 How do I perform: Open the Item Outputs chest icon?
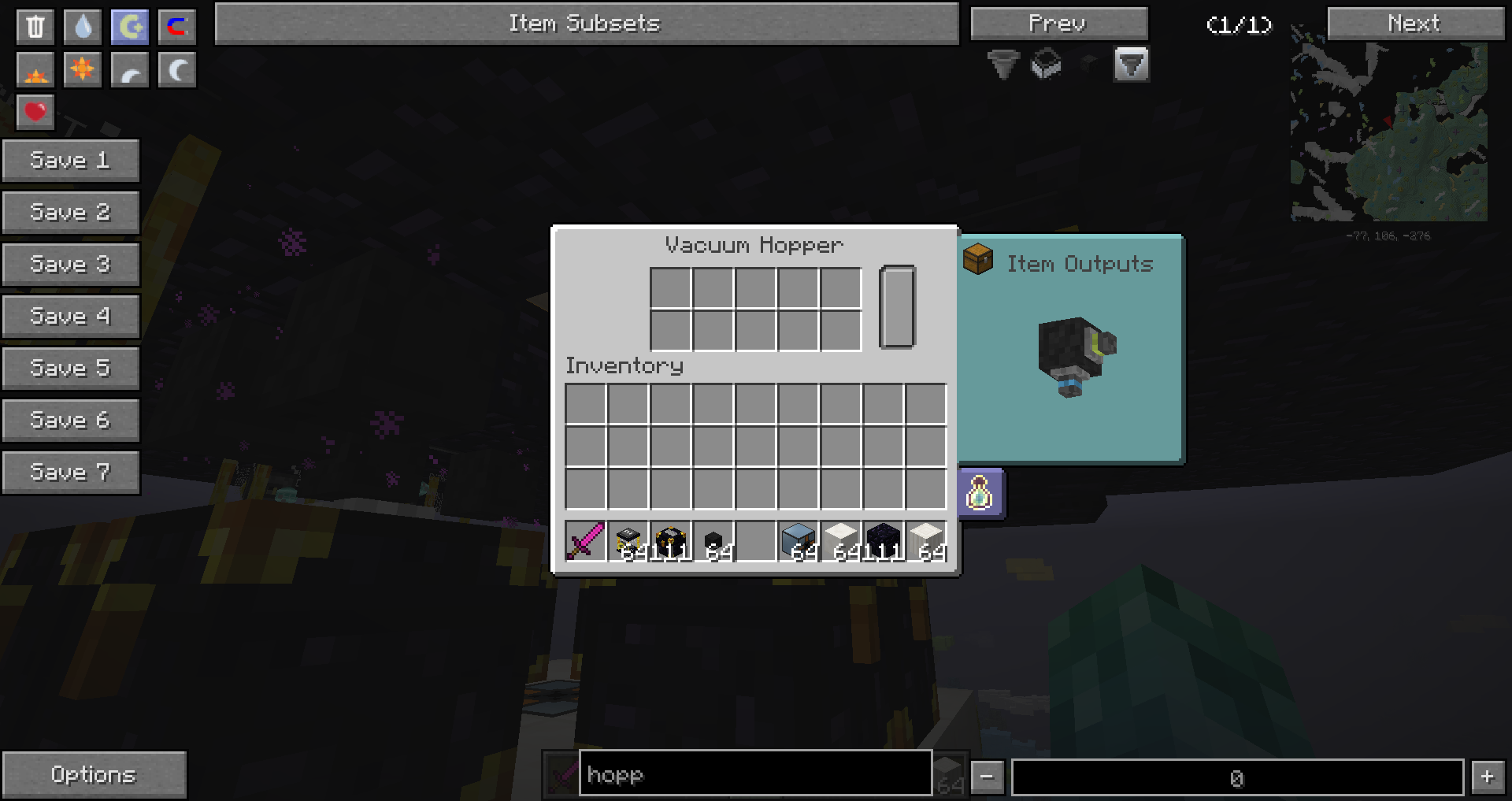pos(976,260)
